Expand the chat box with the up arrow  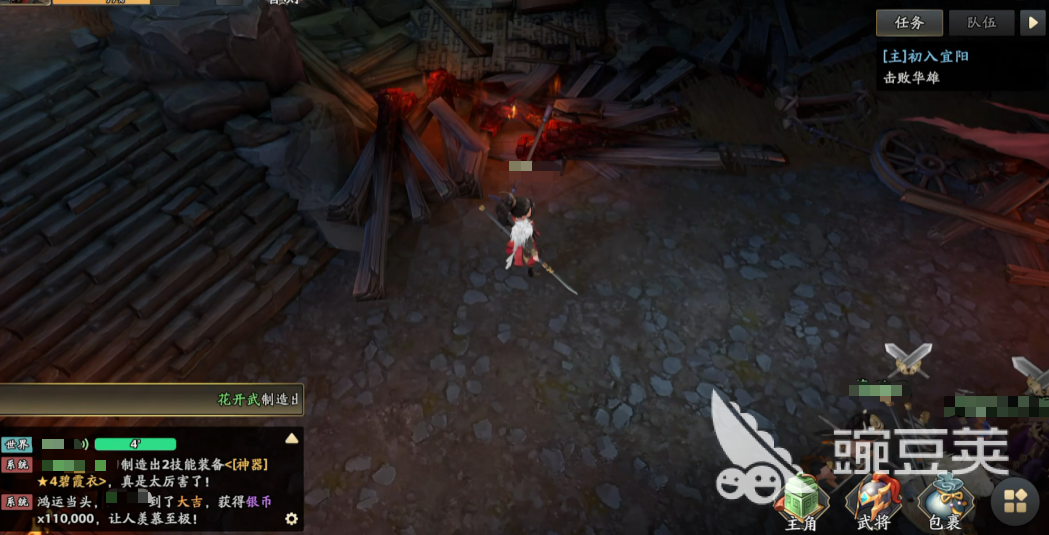[x=292, y=438]
